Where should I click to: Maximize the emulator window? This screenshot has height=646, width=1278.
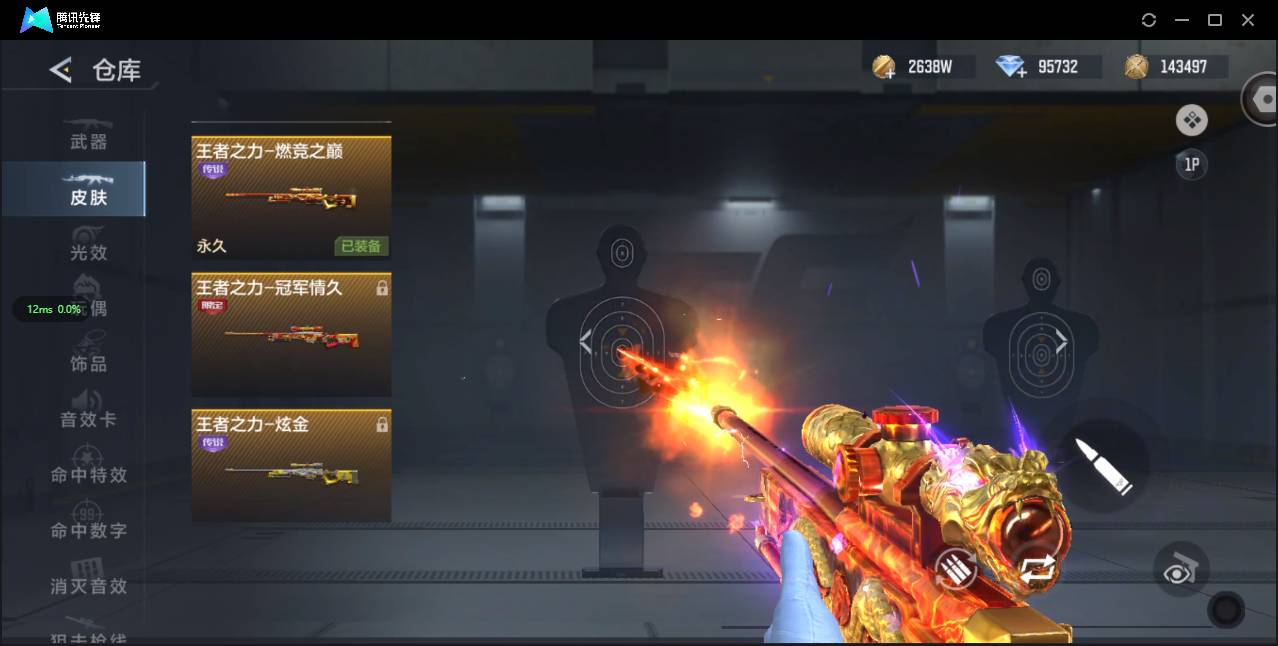click(x=1215, y=20)
